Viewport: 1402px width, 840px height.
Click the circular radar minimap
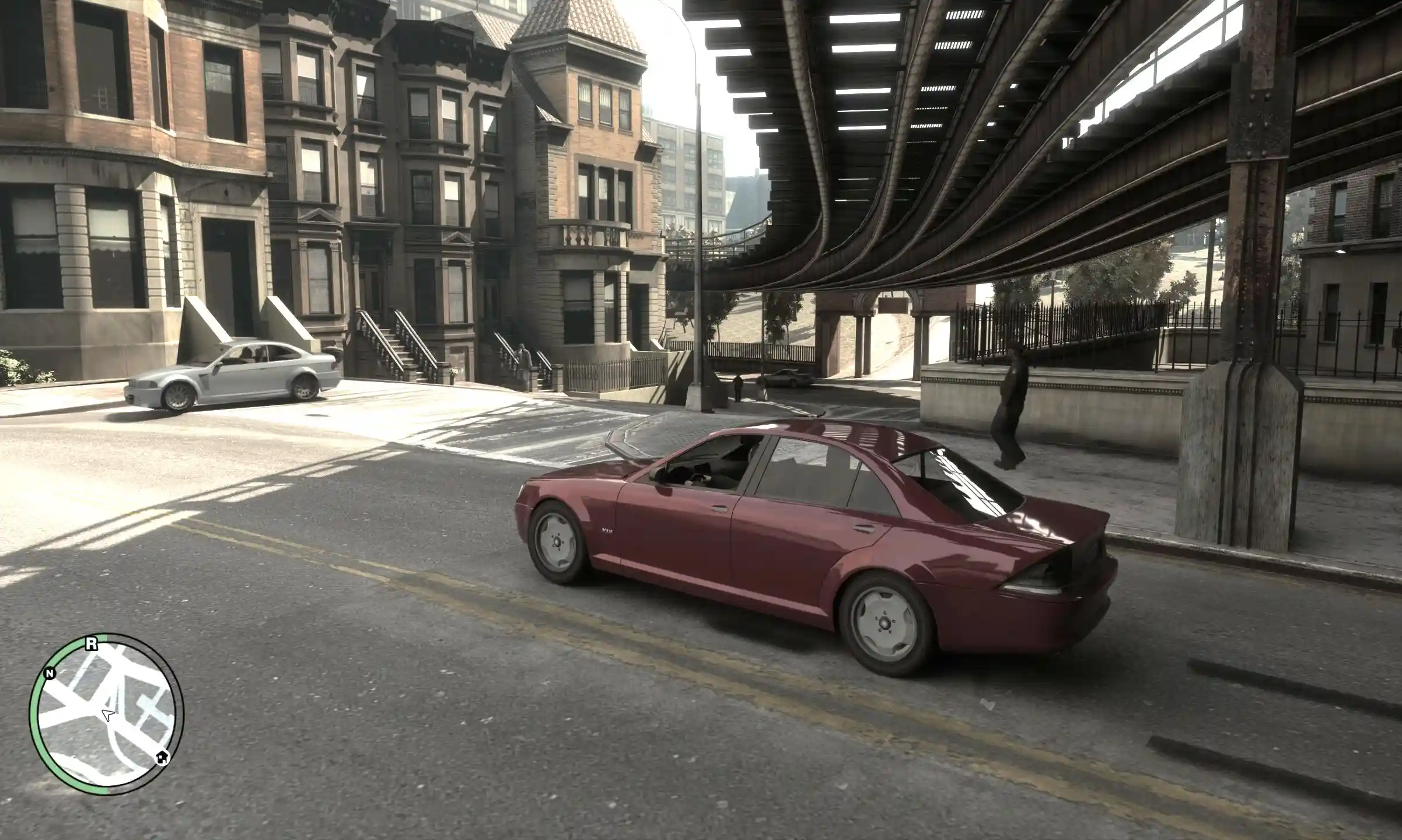pyautogui.click(x=106, y=715)
